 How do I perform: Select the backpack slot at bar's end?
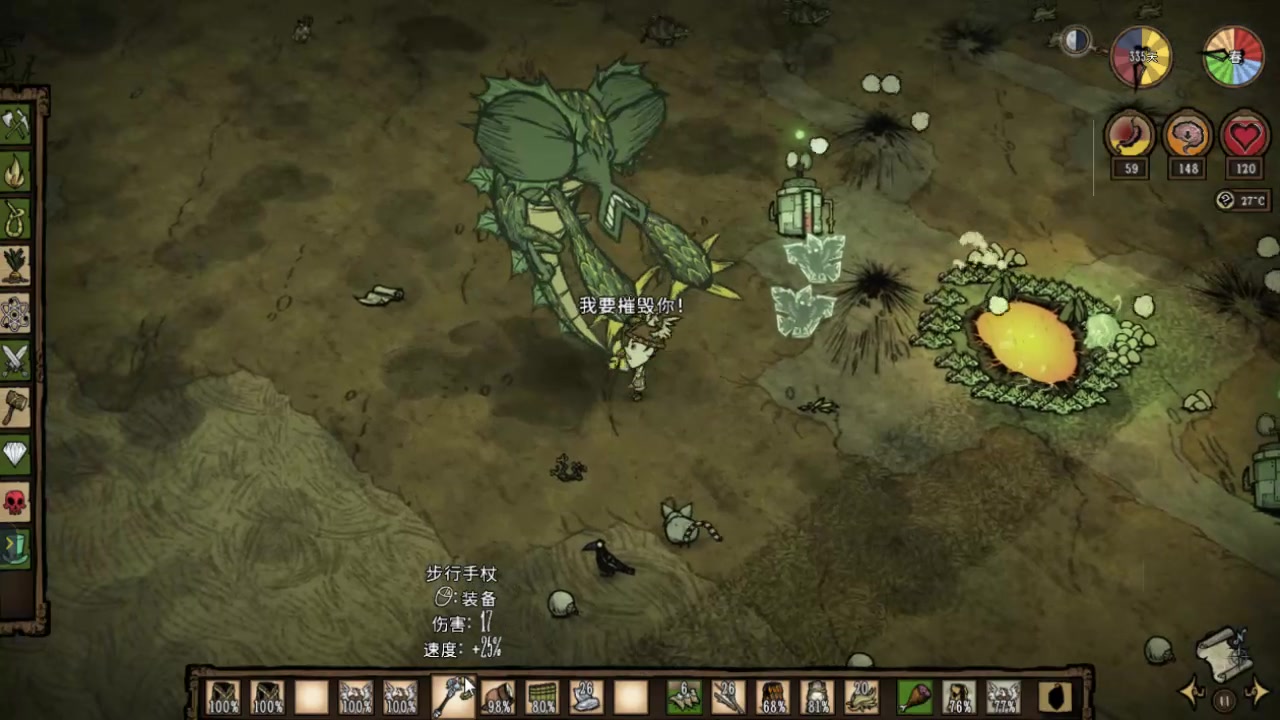pos(1054,696)
